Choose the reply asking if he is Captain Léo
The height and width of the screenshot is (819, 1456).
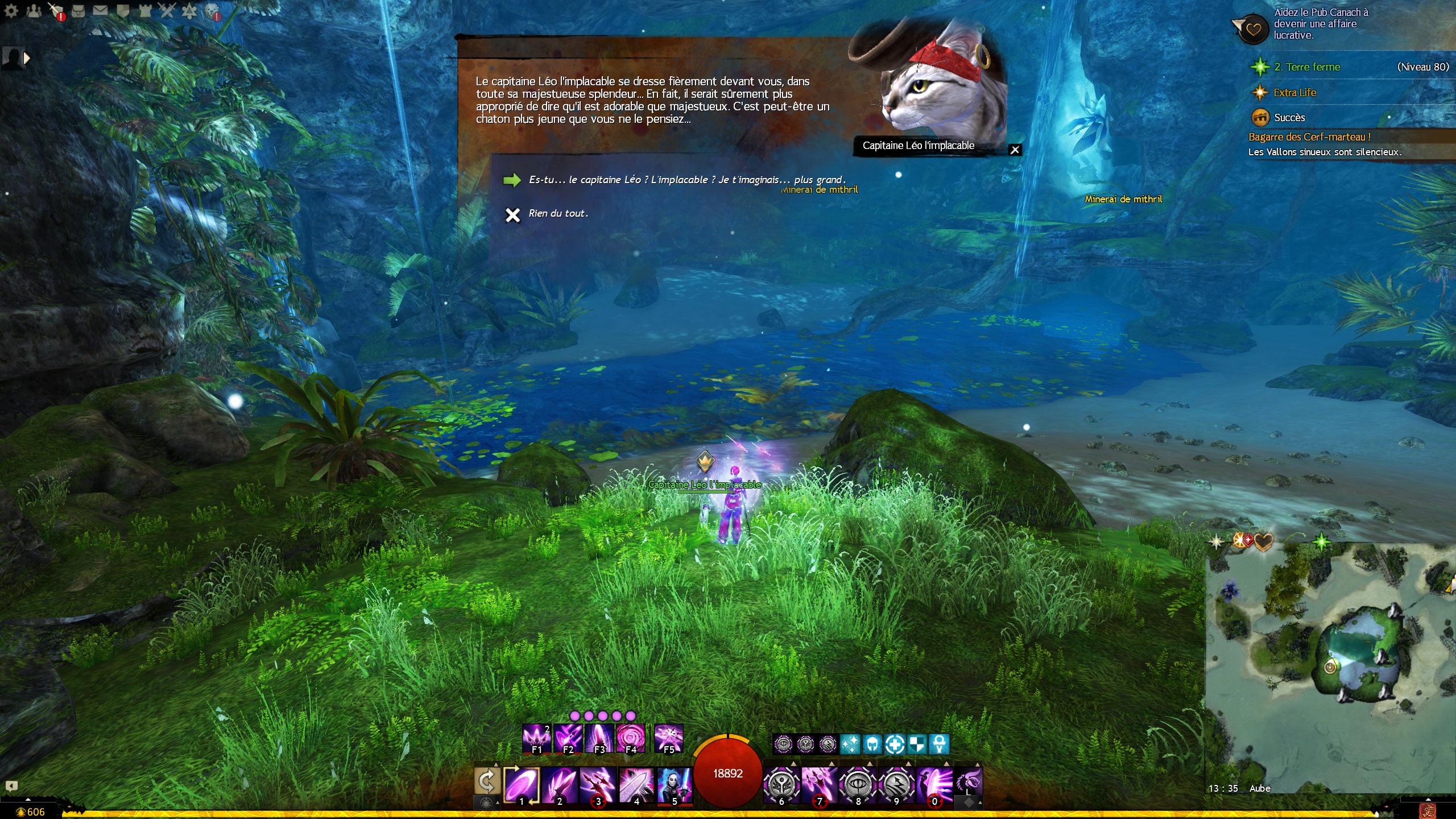point(686,180)
